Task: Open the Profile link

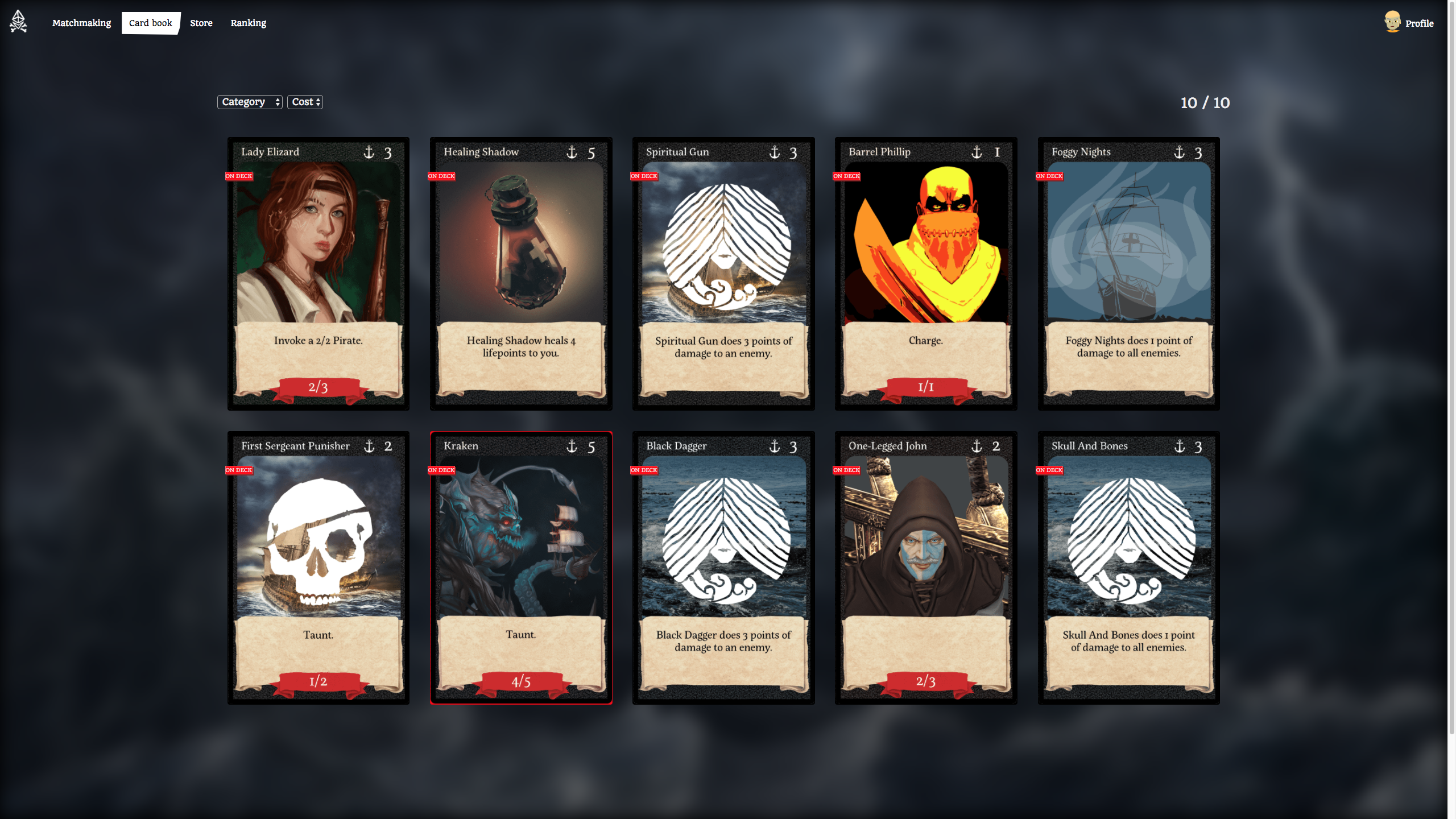Action: coord(1418,23)
